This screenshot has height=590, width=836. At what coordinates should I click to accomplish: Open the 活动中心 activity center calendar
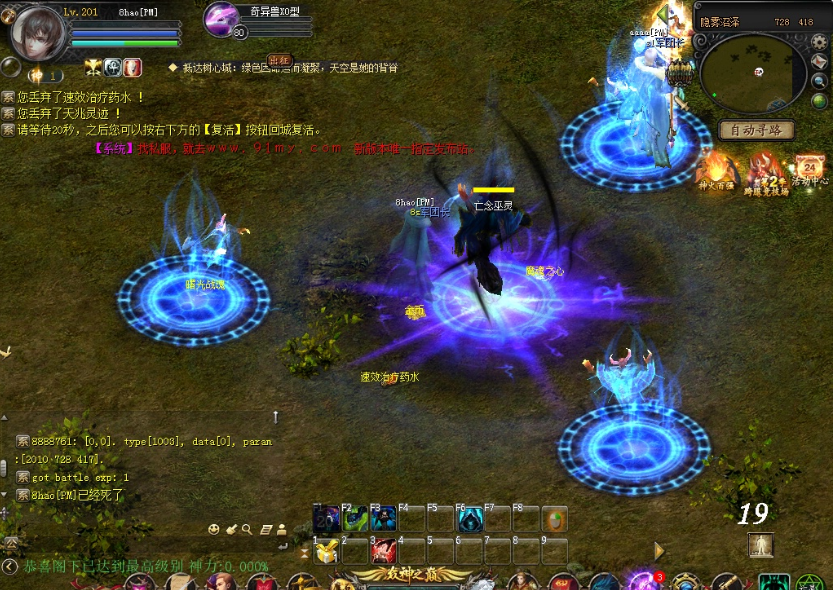pyautogui.click(x=808, y=170)
